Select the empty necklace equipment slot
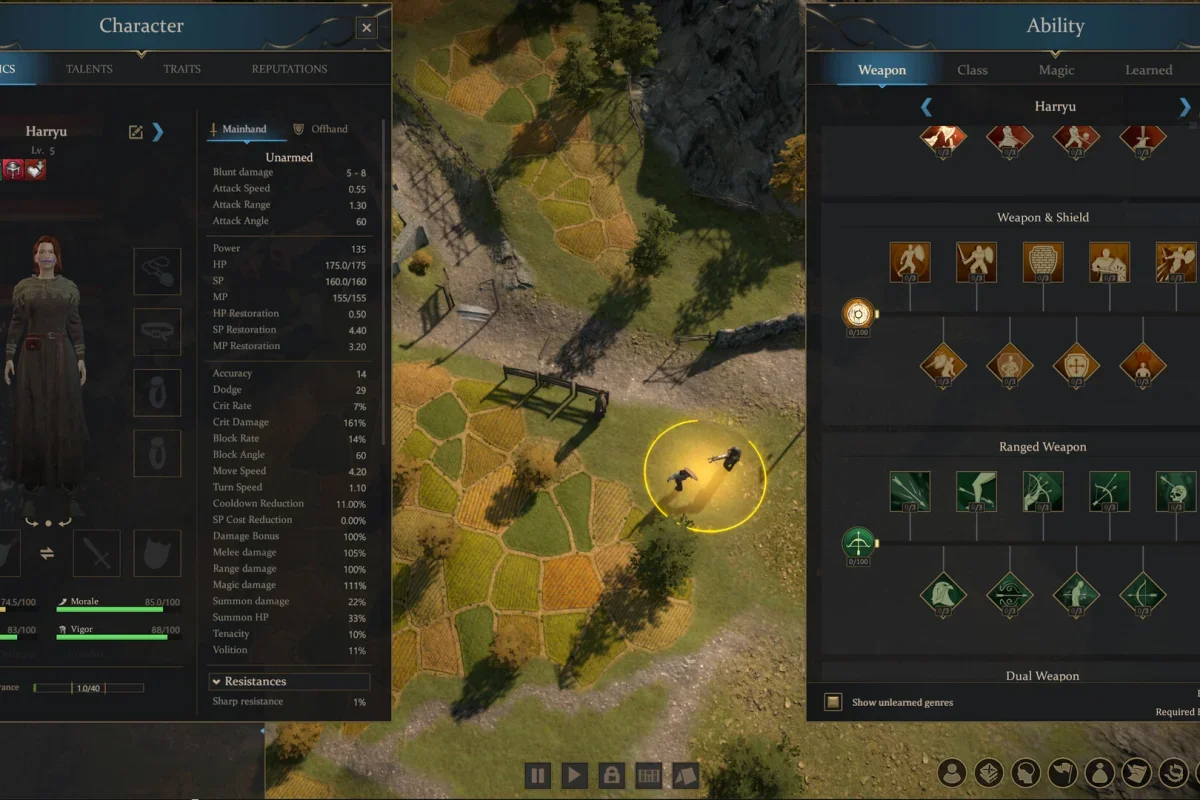 click(x=157, y=271)
